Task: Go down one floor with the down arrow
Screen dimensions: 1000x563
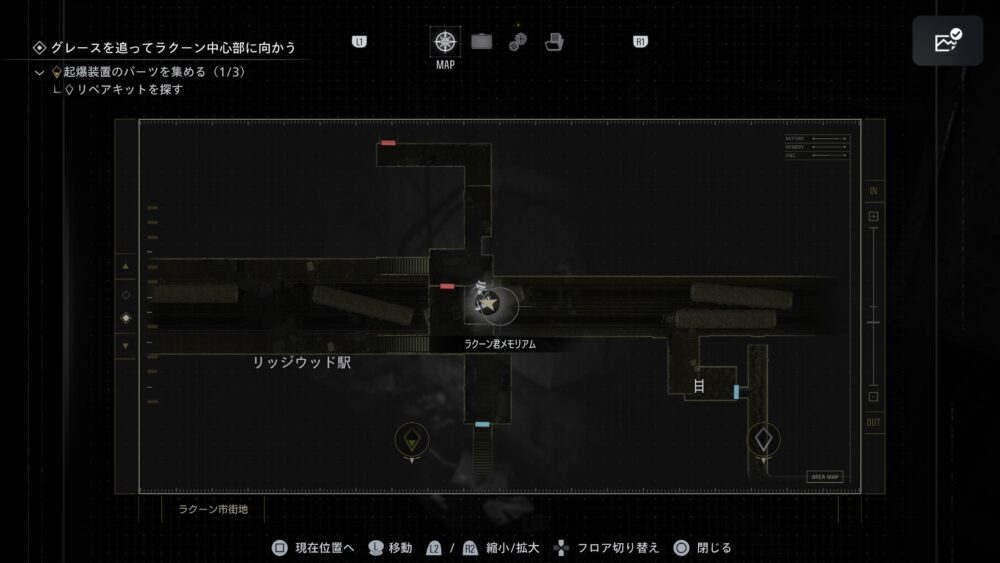Action: click(x=126, y=346)
